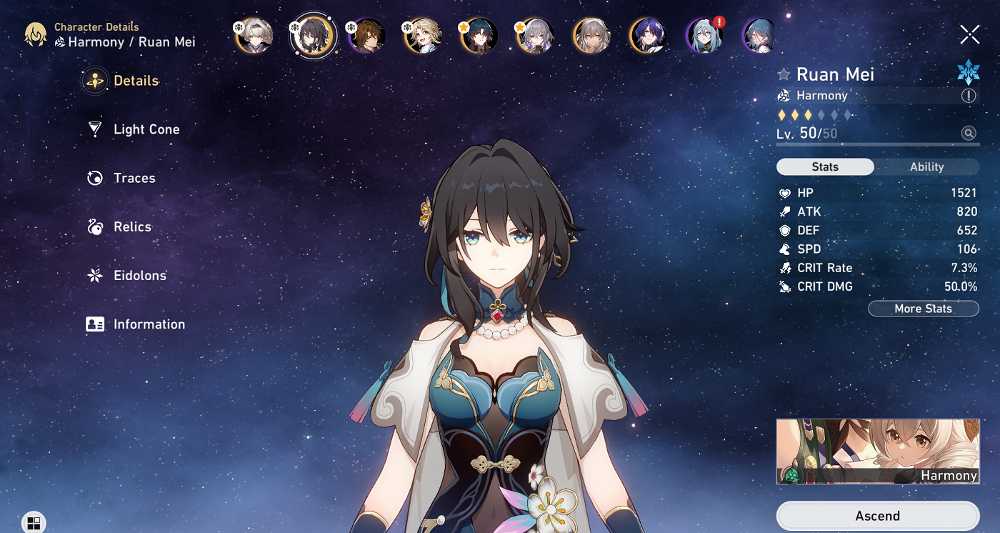Select the Stats tab
This screenshot has width=1000, height=533.
(x=825, y=167)
